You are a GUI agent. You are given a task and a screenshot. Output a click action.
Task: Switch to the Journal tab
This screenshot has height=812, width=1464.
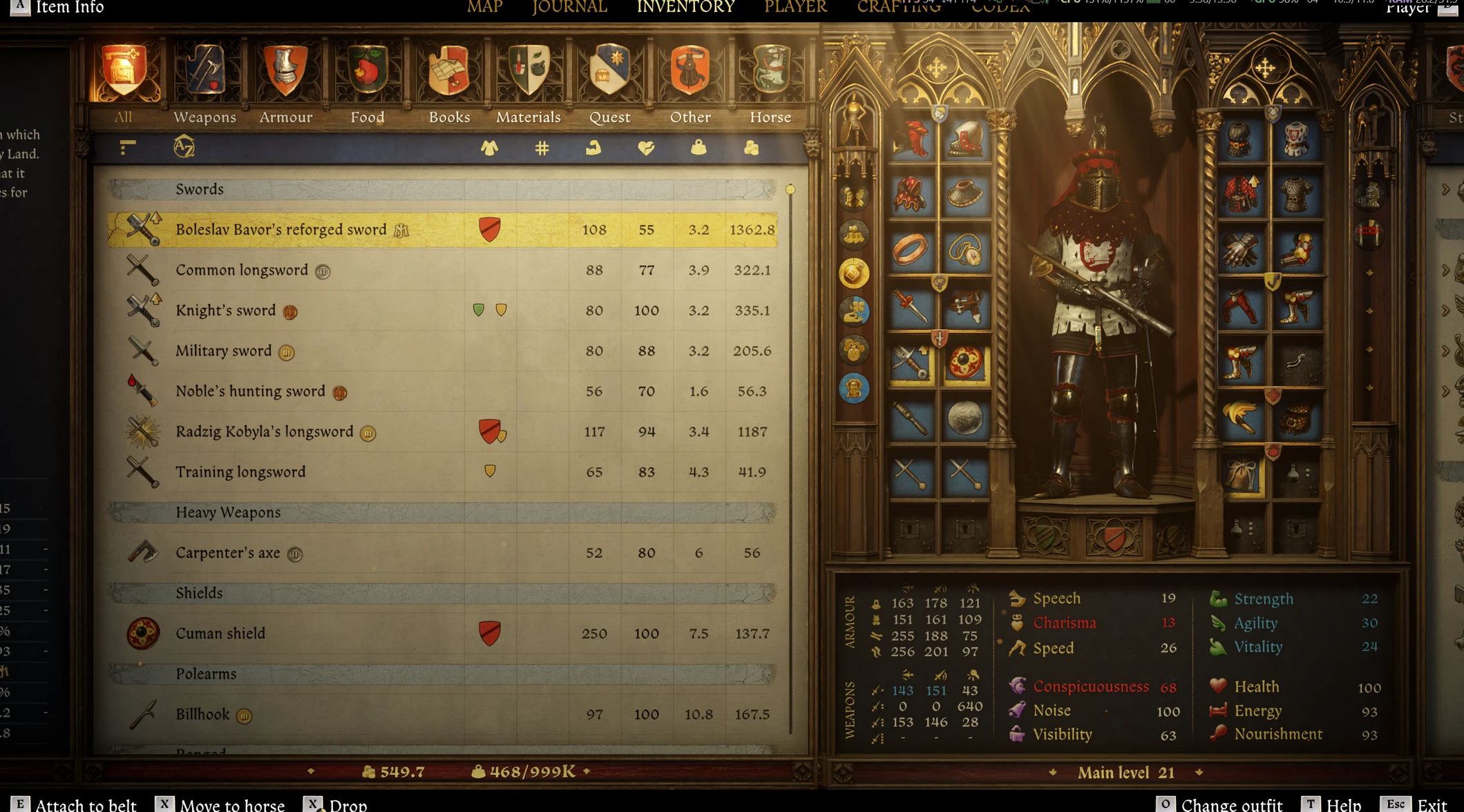point(569,8)
